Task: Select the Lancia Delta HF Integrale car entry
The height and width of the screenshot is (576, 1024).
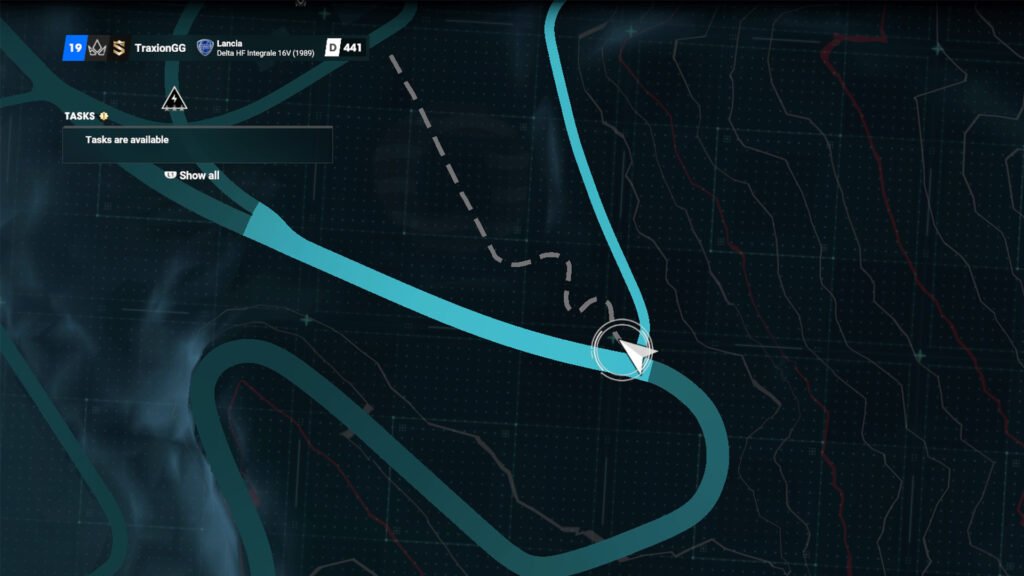Action: pyautogui.click(x=265, y=48)
